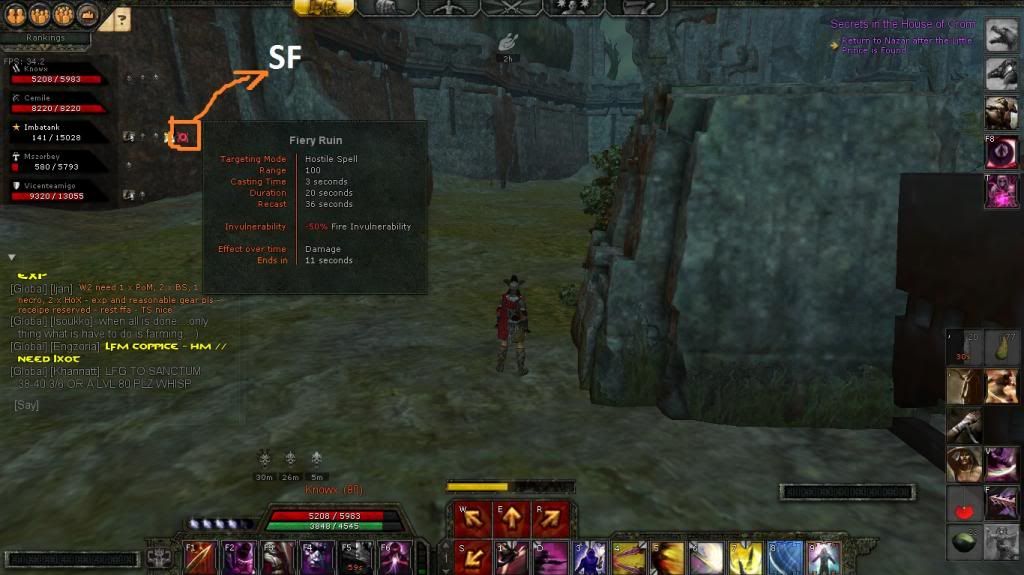Screen dimensions: 1024x575
Task: Activate the upward attack arrow (E)
Action: coord(509,519)
